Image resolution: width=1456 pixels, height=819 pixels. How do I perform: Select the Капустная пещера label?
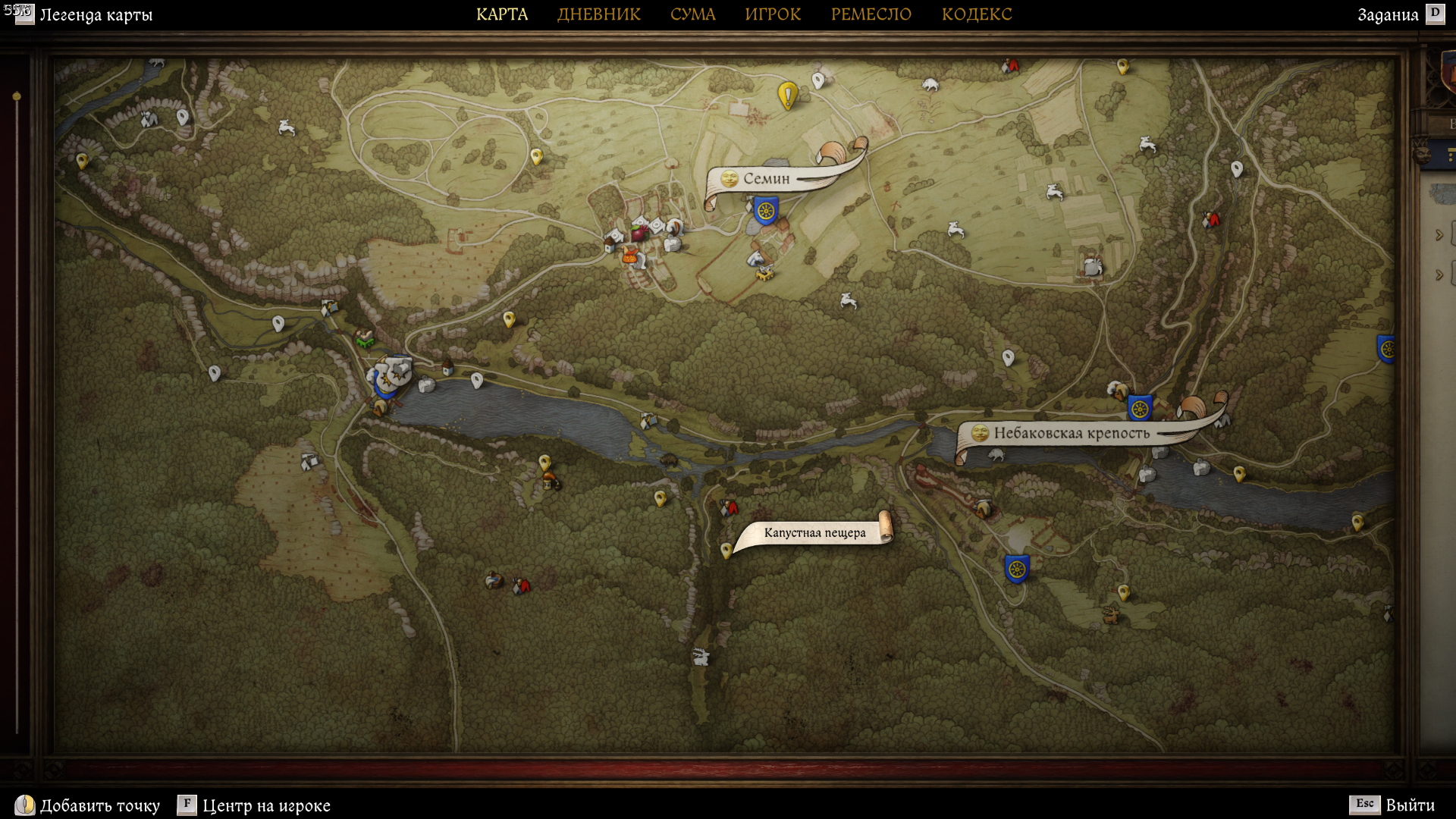coord(814,533)
